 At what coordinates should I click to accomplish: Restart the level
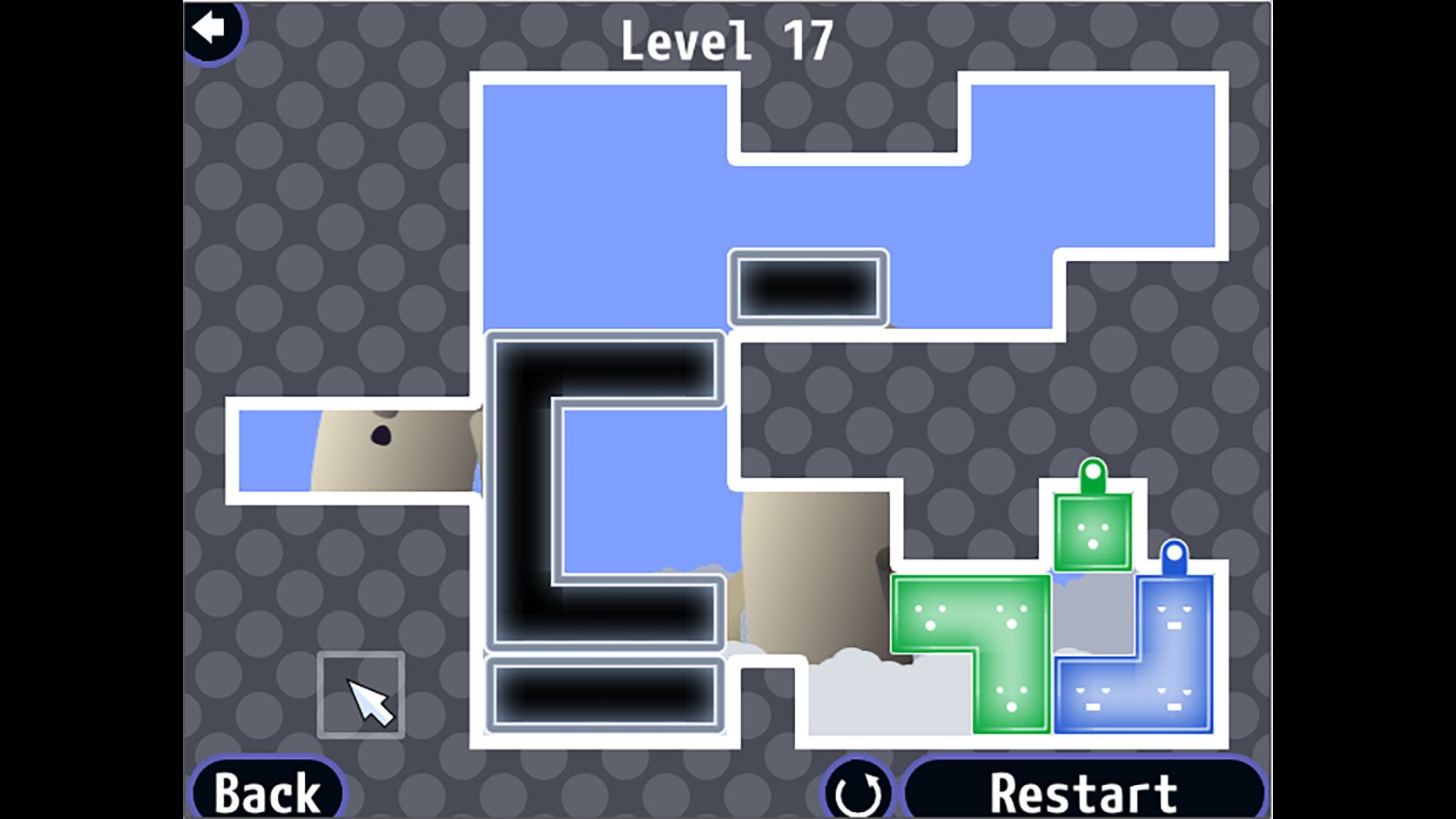[x=1083, y=792]
